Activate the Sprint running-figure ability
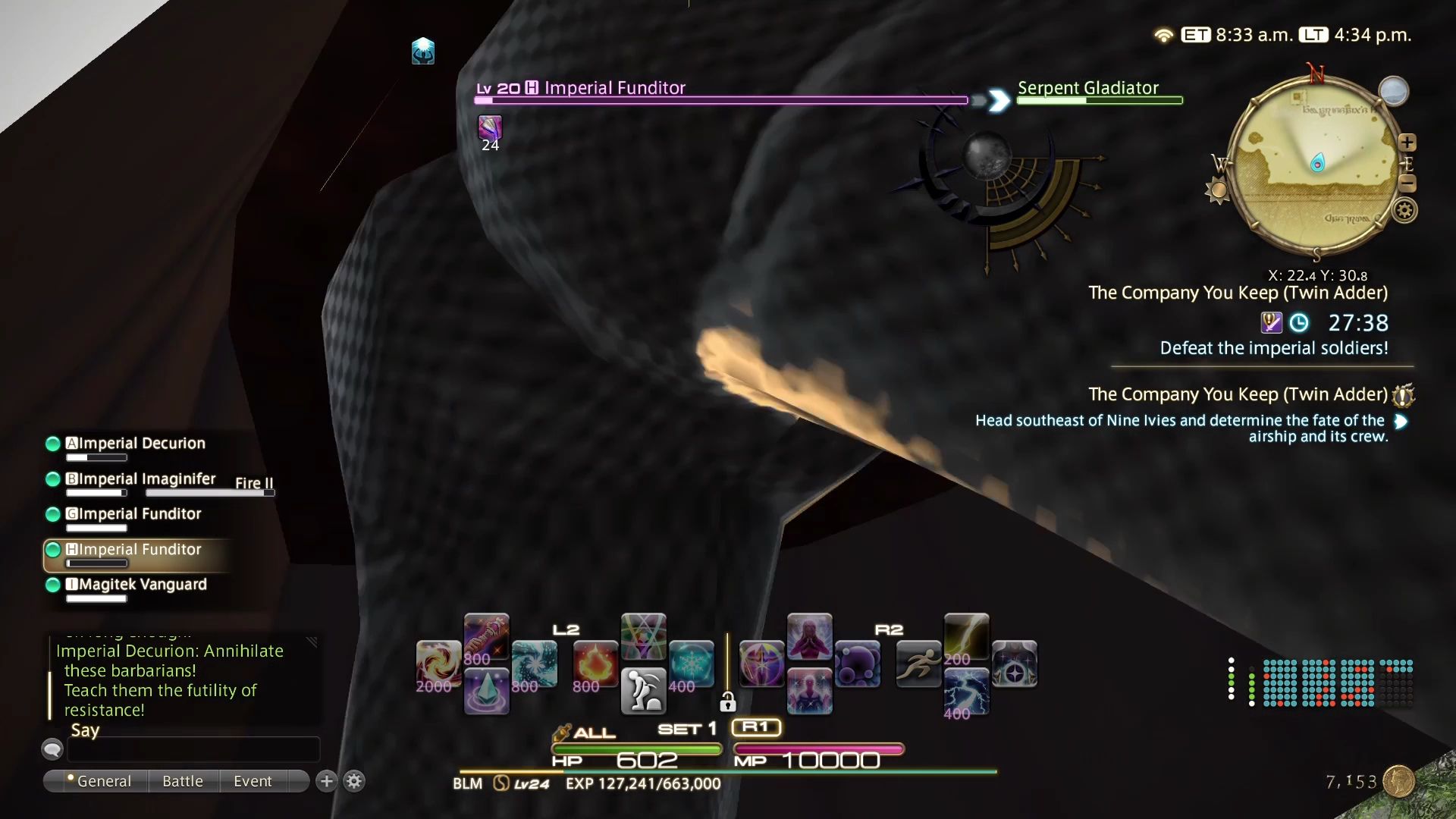The height and width of the screenshot is (819, 1456). pos(918,664)
